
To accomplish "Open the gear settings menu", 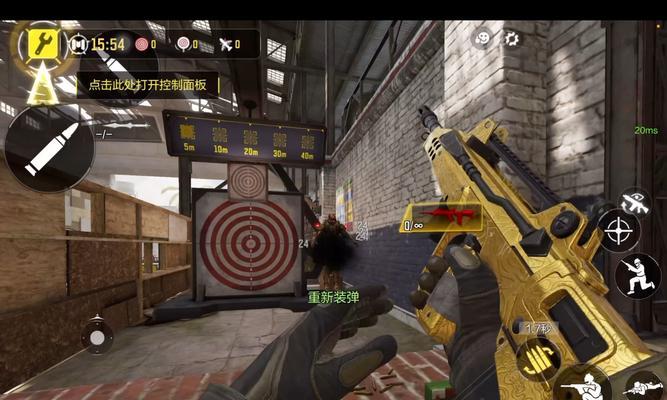I will tap(512, 39).
